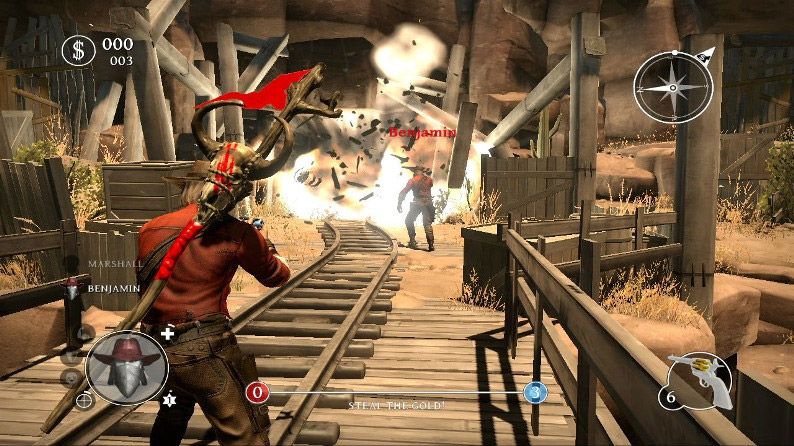Image resolution: width=794 pixels, height=446 pixels.
Task: Click the white plus icon near the portrait
Action: coord(167,333)
